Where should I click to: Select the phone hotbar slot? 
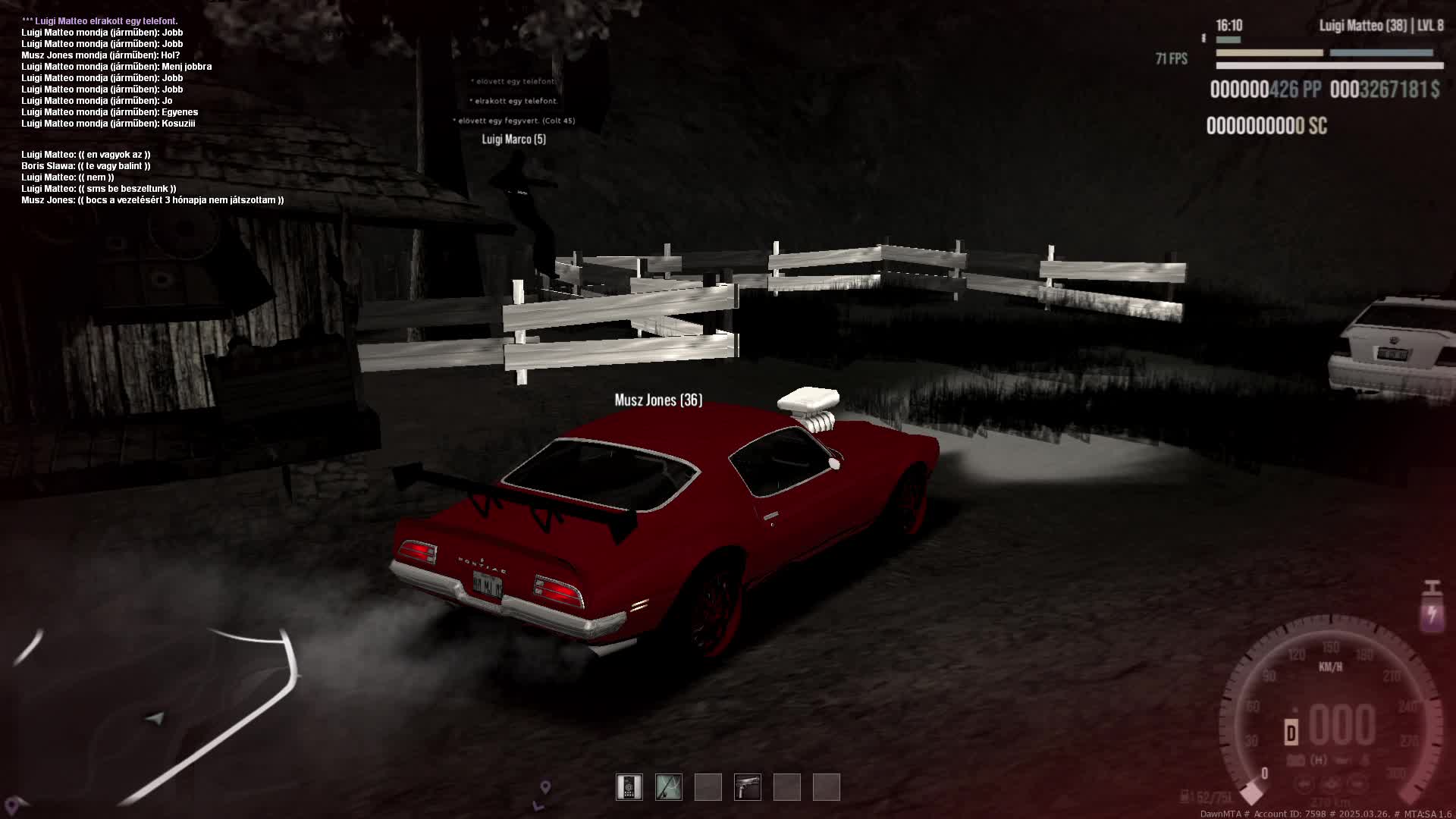pyautogui.click(x=629, y=787)
